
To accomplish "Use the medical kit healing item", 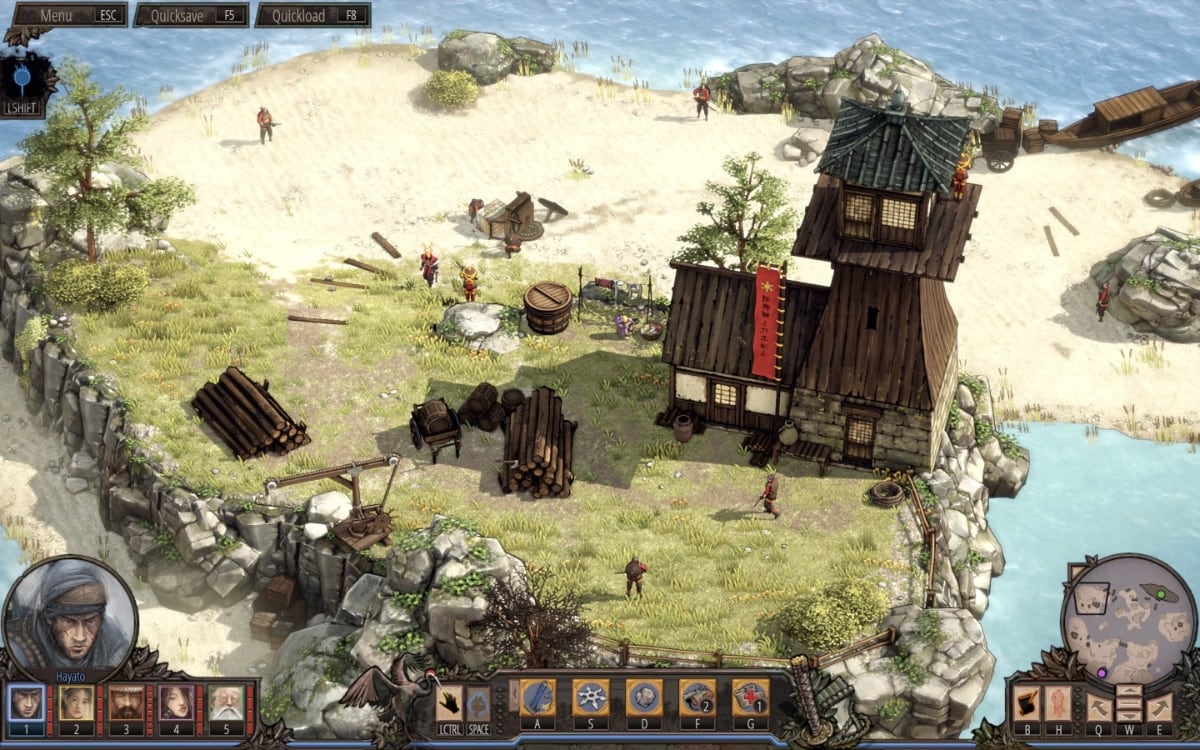I will 750,697.
